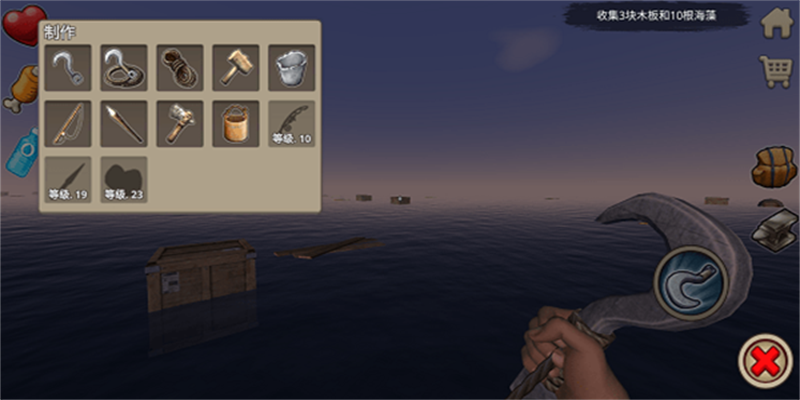Viewport: 800px width, 400px height.
Task: Select the coiled rope crafting slot
Action: pyautogui.click(x=180, y=68)
